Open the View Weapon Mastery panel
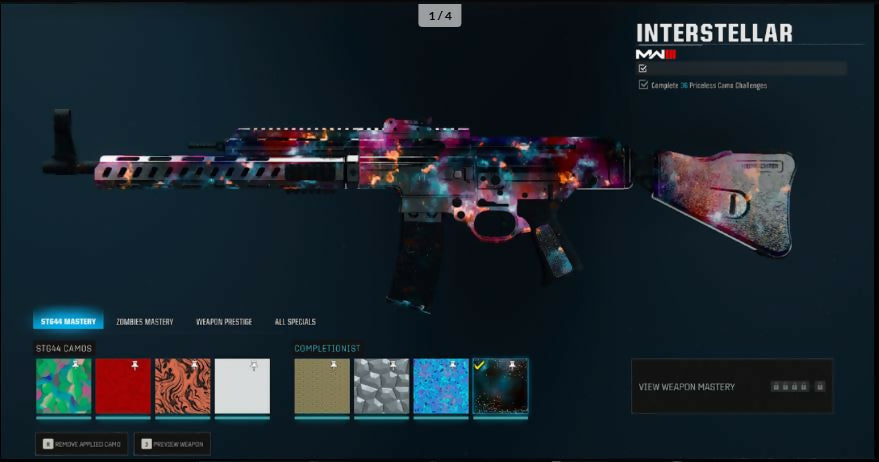 [x=732, y=386]
